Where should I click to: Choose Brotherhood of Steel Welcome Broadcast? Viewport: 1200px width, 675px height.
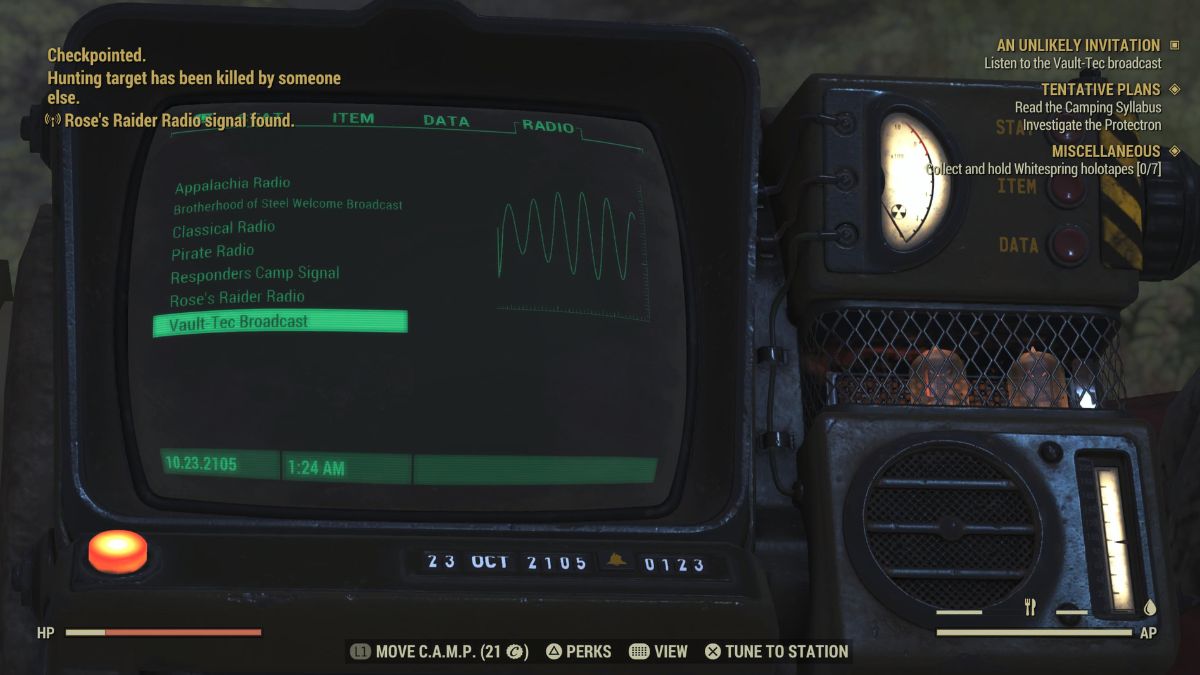pos(288,206)
